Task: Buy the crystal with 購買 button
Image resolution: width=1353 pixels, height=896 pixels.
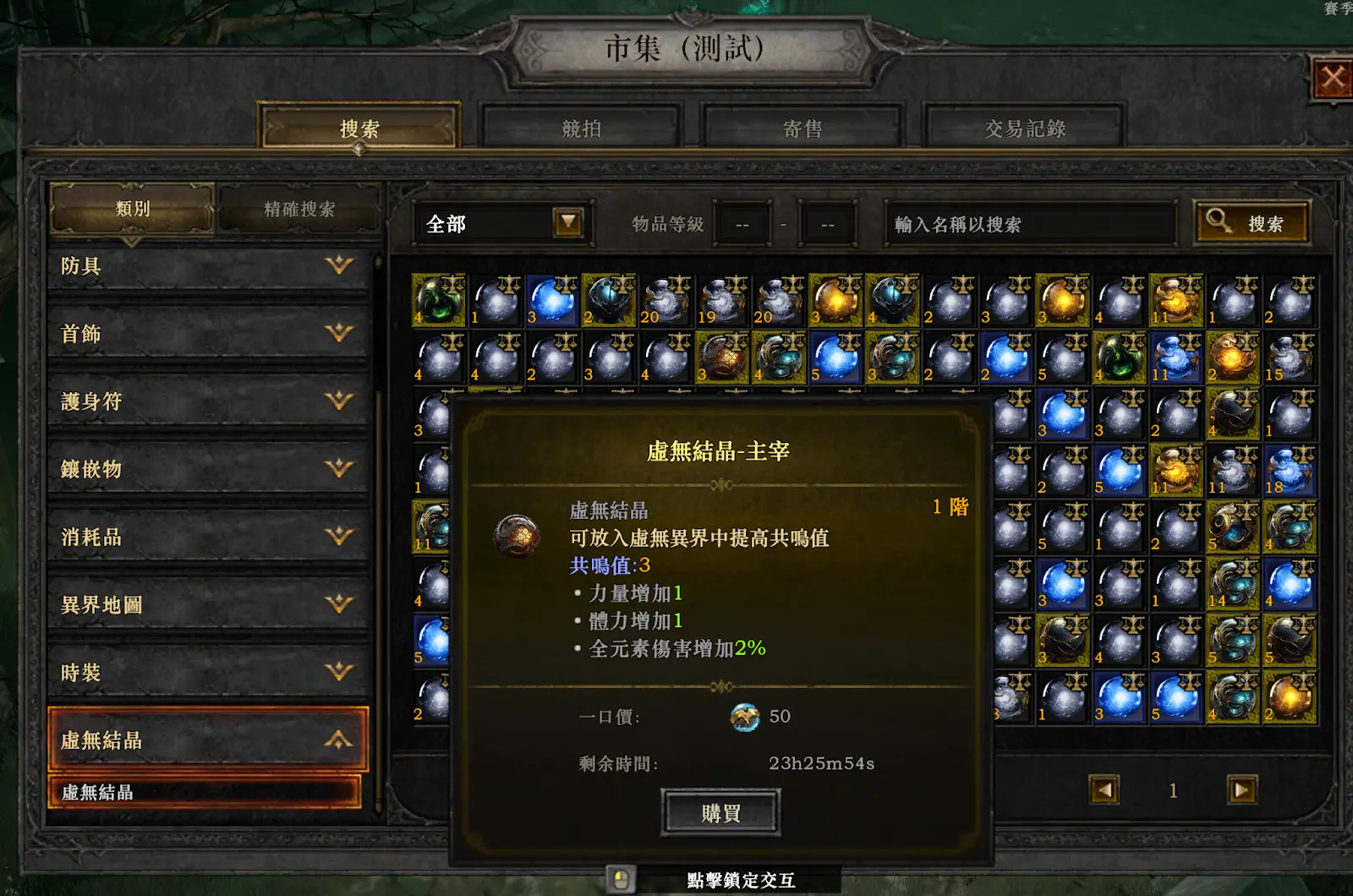Action: 720,813
